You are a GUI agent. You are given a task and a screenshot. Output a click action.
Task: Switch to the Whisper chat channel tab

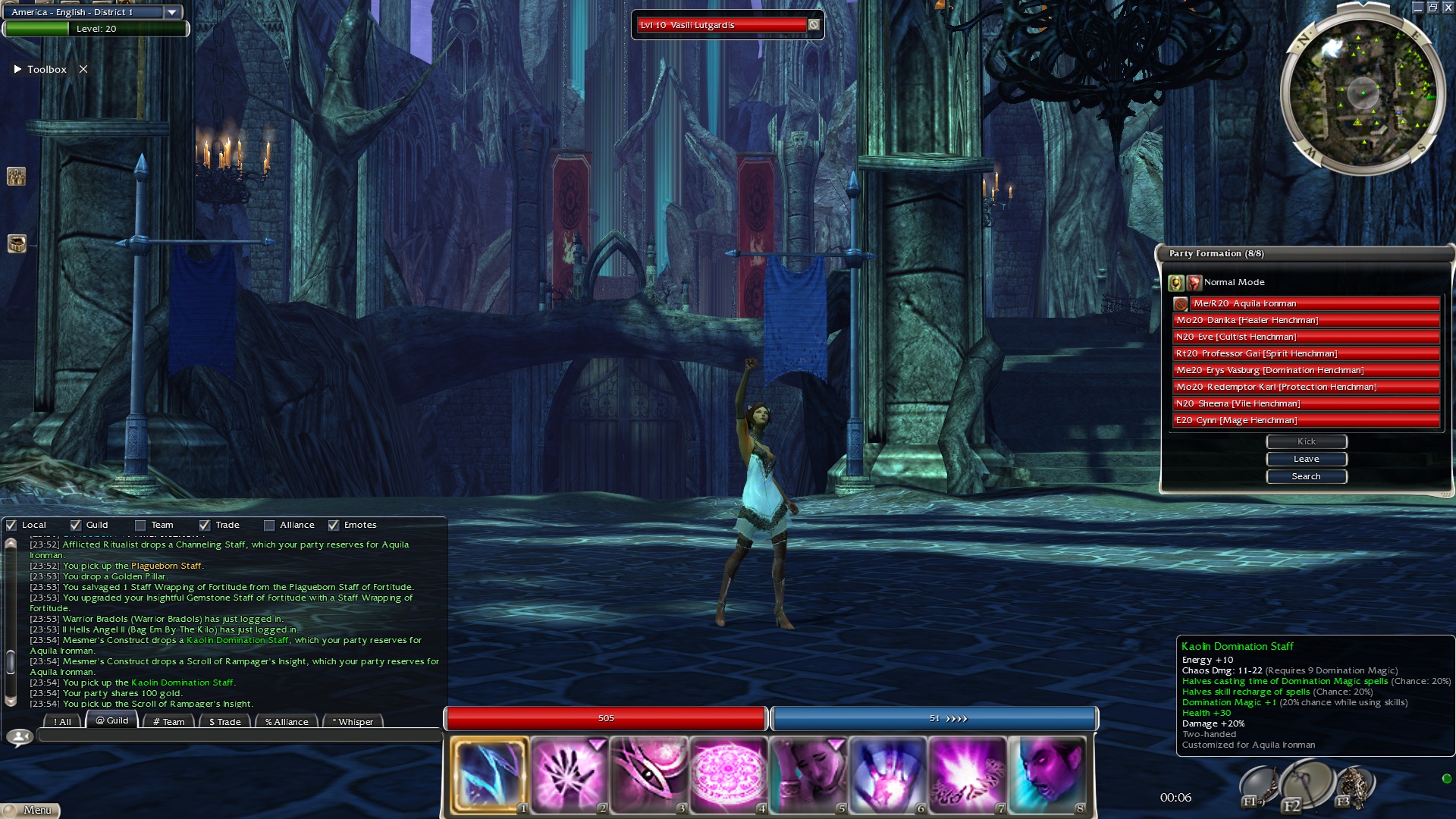click(x=353, y=721)
